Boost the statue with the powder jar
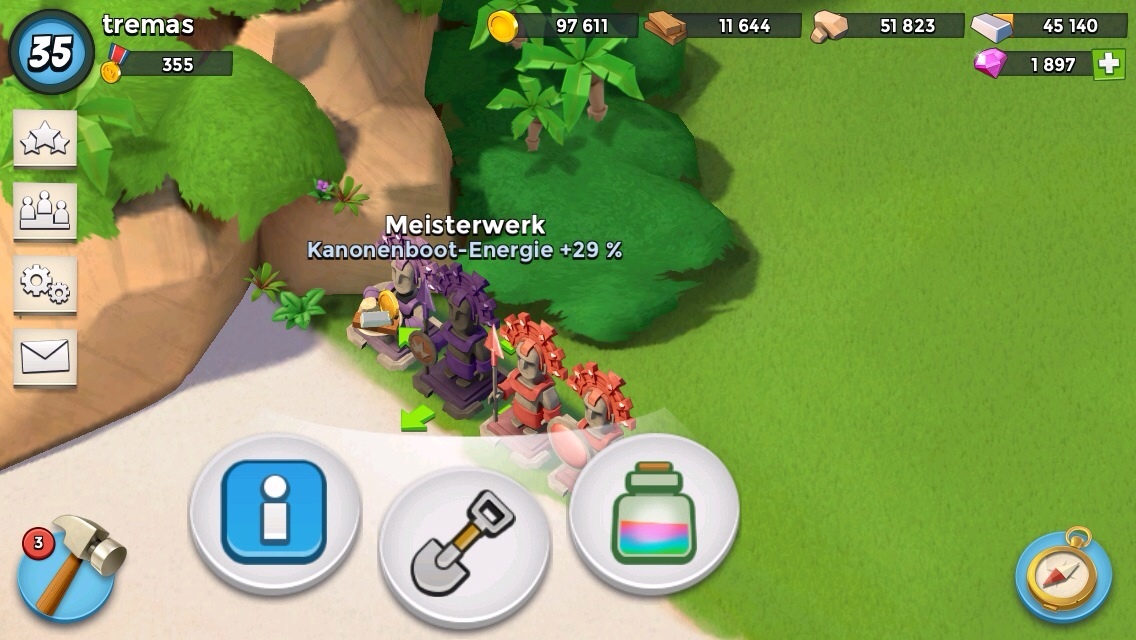 (654, 512)
